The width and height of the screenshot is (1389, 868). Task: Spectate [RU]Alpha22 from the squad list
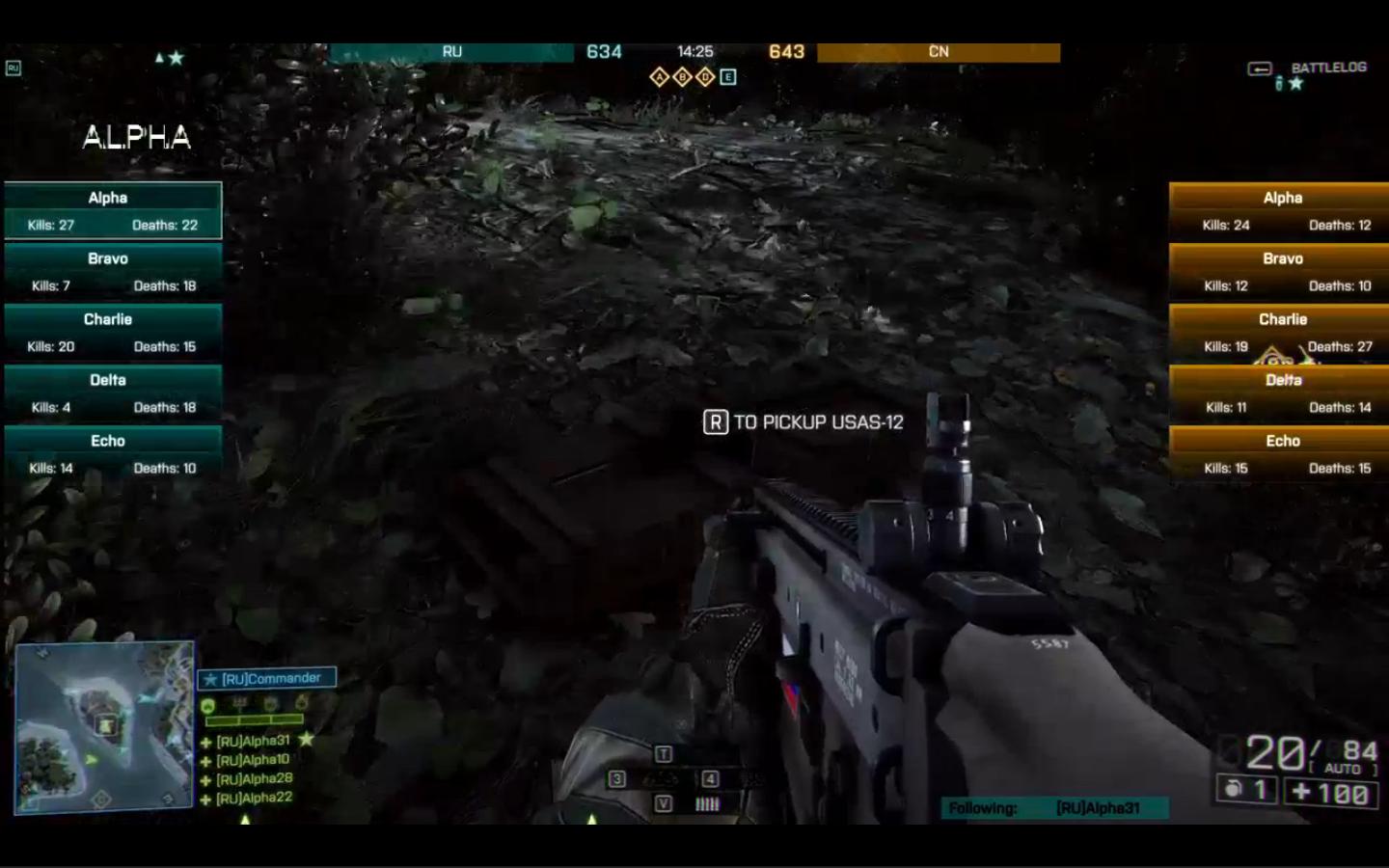(x=253, y=798)
